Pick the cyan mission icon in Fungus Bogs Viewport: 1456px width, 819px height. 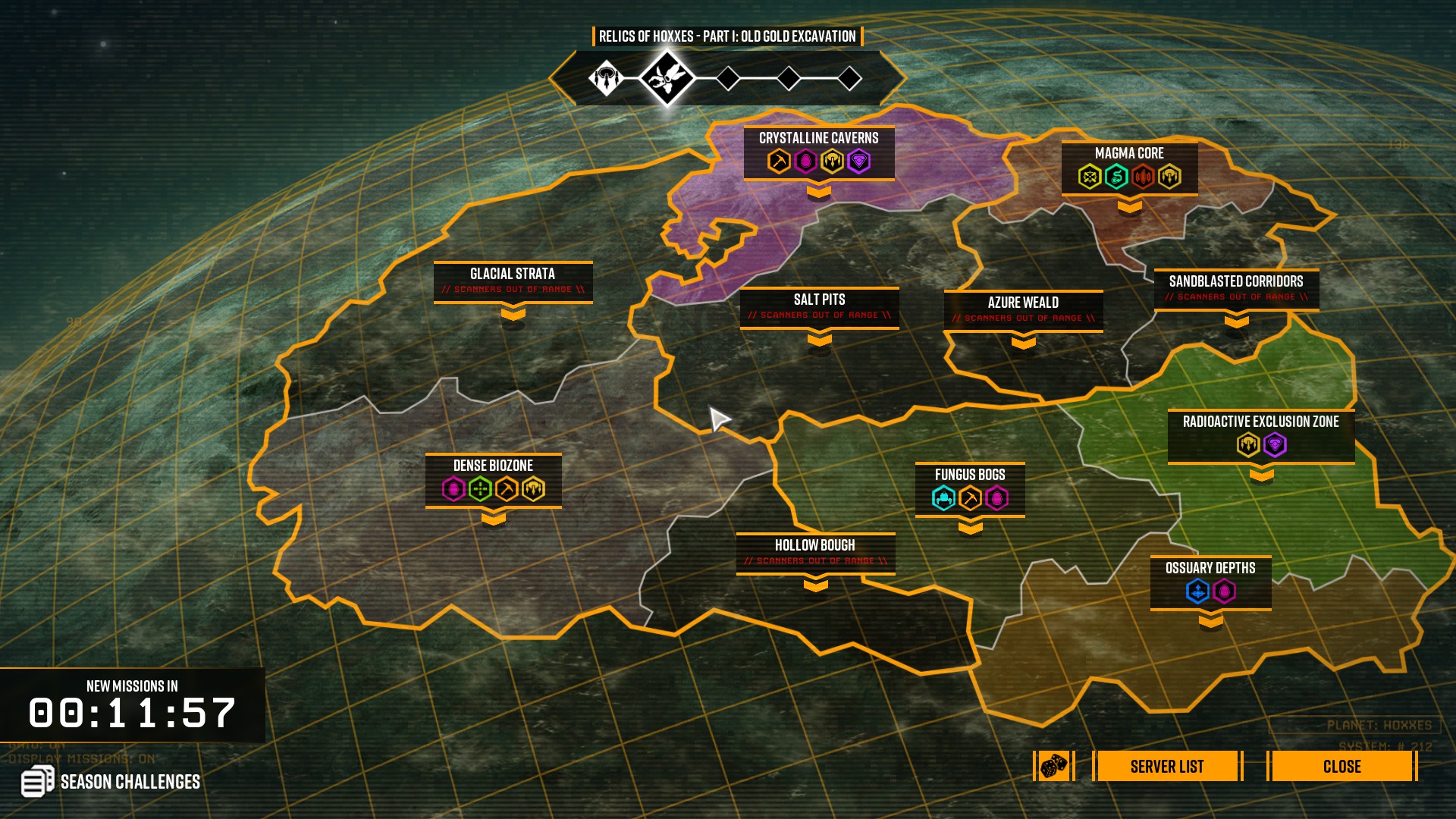[x=943, y=498]
